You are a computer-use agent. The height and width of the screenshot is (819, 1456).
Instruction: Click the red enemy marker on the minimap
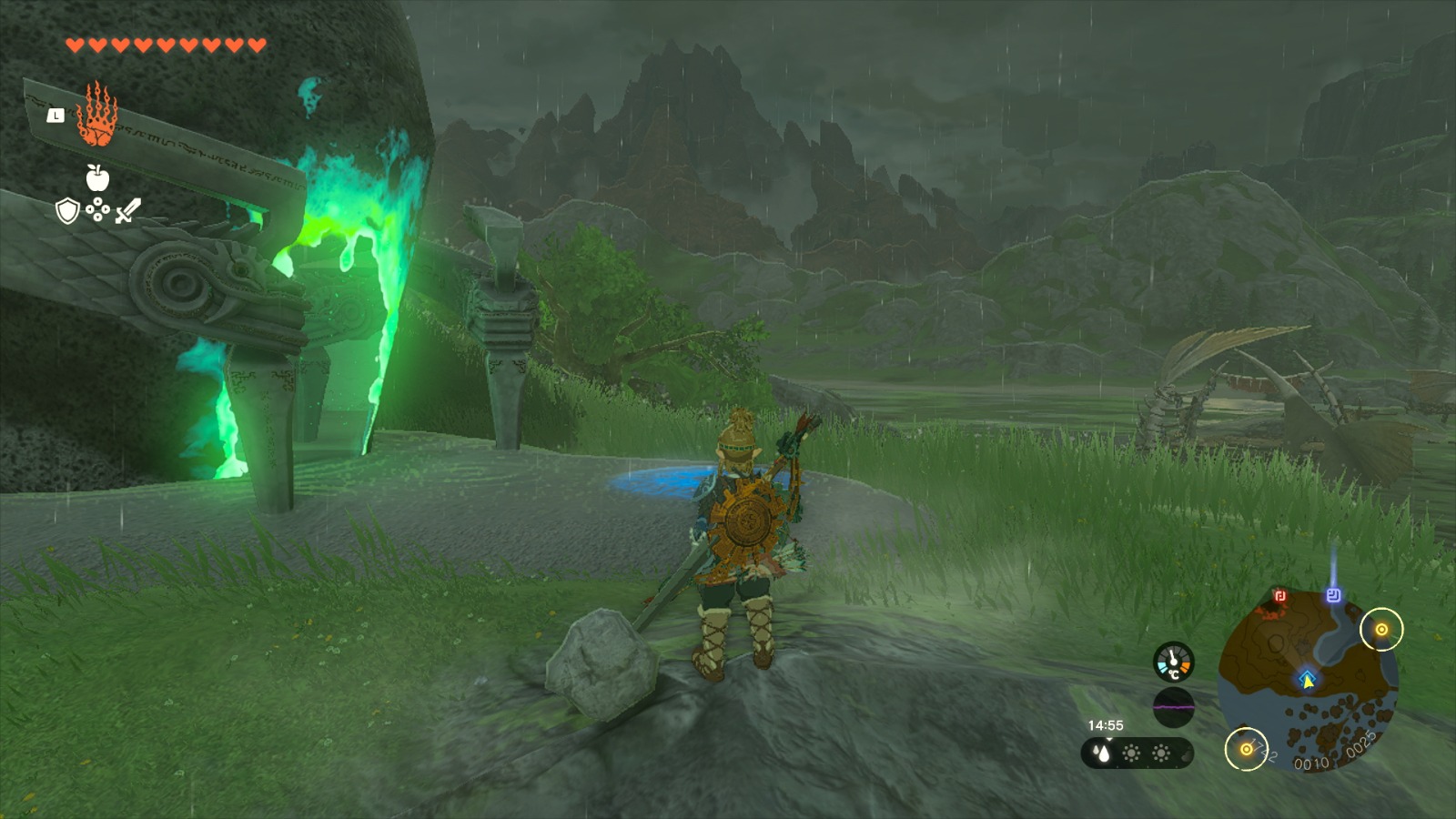1279,596
